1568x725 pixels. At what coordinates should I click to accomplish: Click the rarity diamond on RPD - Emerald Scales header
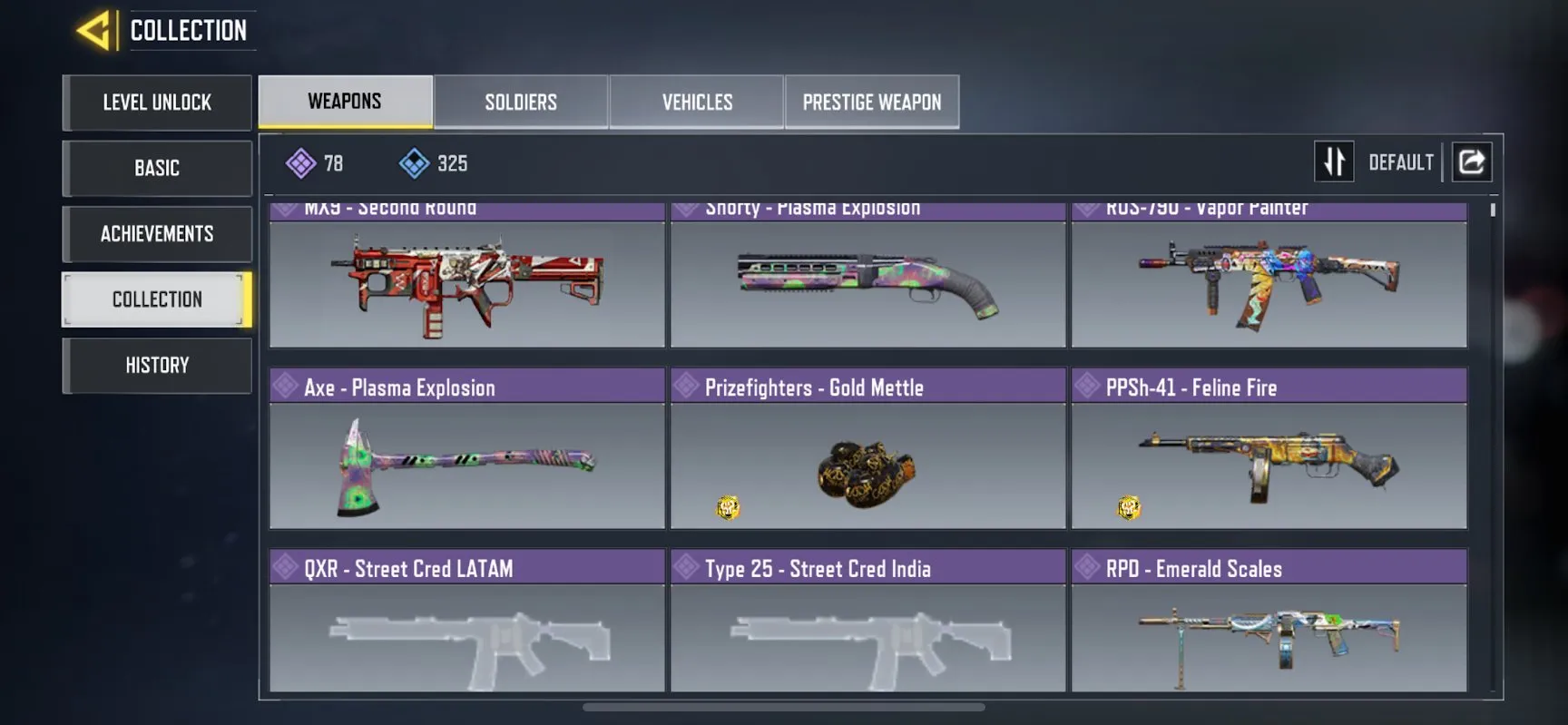pos(1085,567)
